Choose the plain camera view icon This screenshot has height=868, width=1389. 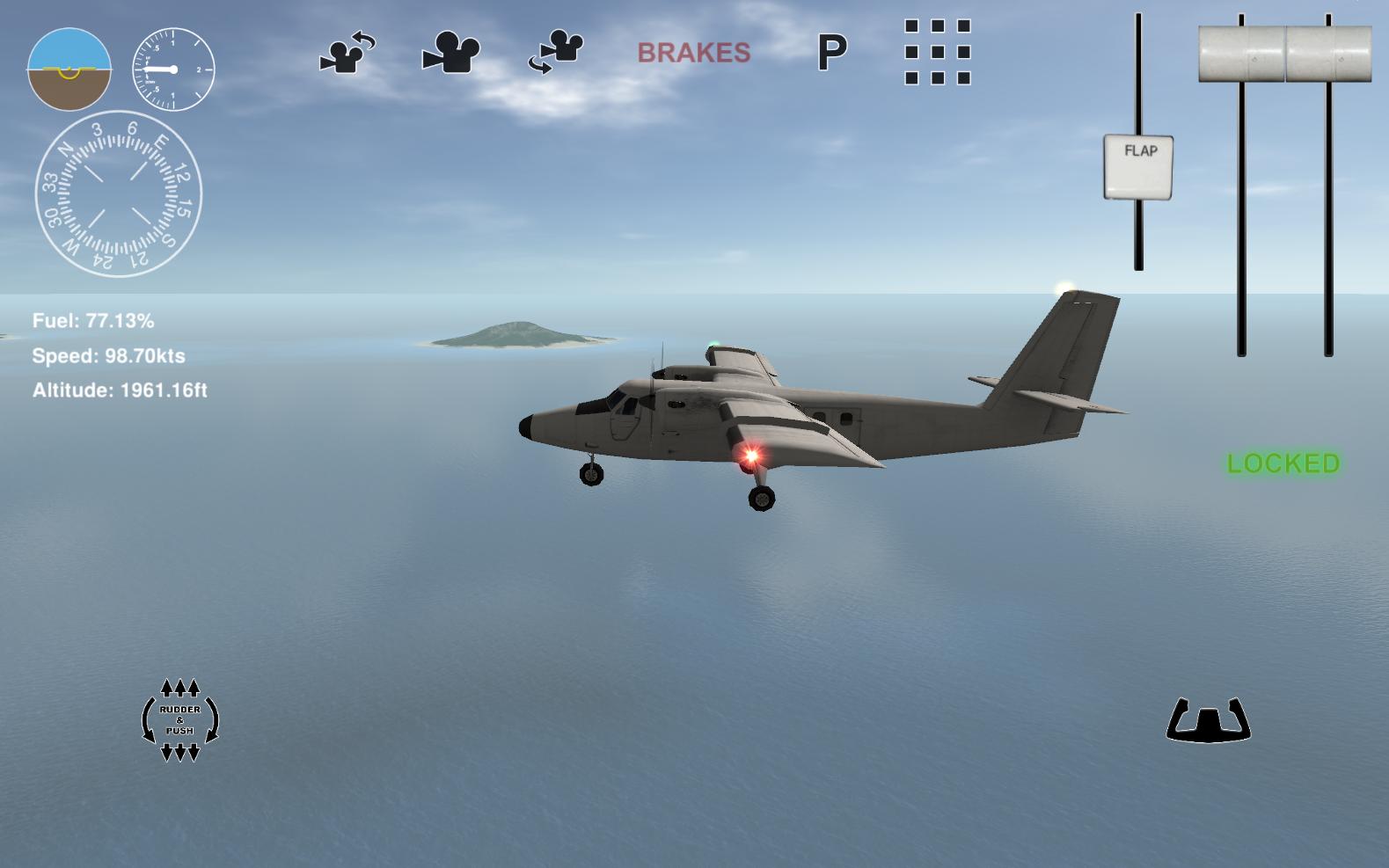pyautogui.click(x=451, y=53)
